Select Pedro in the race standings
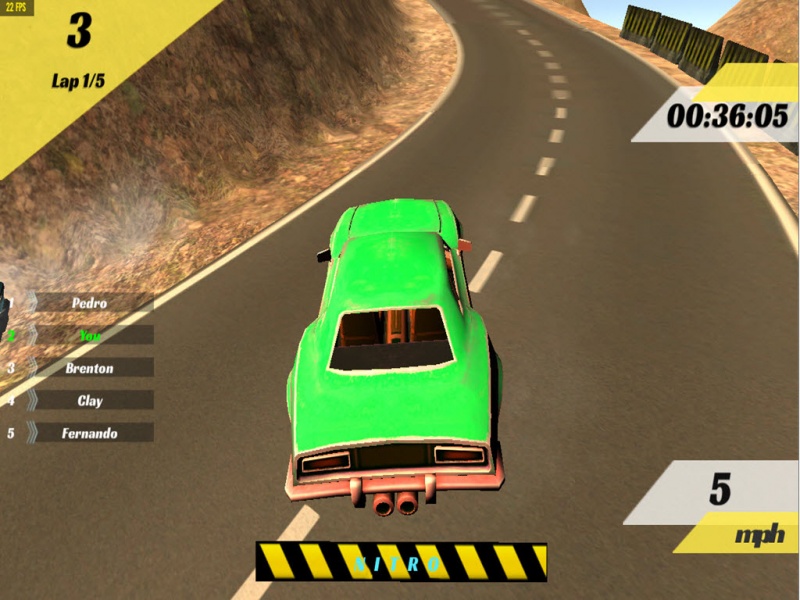Screen dimensions: 800x600 [90, 302]
